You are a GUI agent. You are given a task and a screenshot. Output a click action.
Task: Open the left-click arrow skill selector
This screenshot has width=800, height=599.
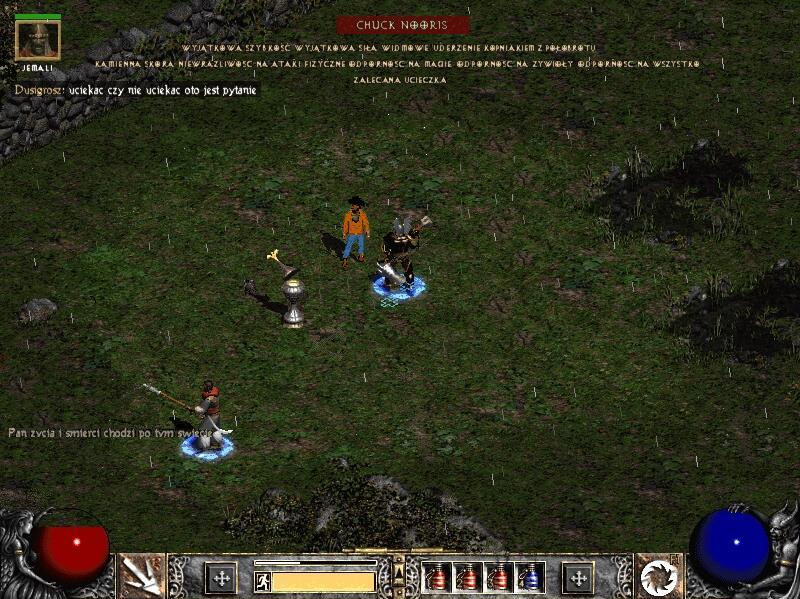tap(141, 576)
